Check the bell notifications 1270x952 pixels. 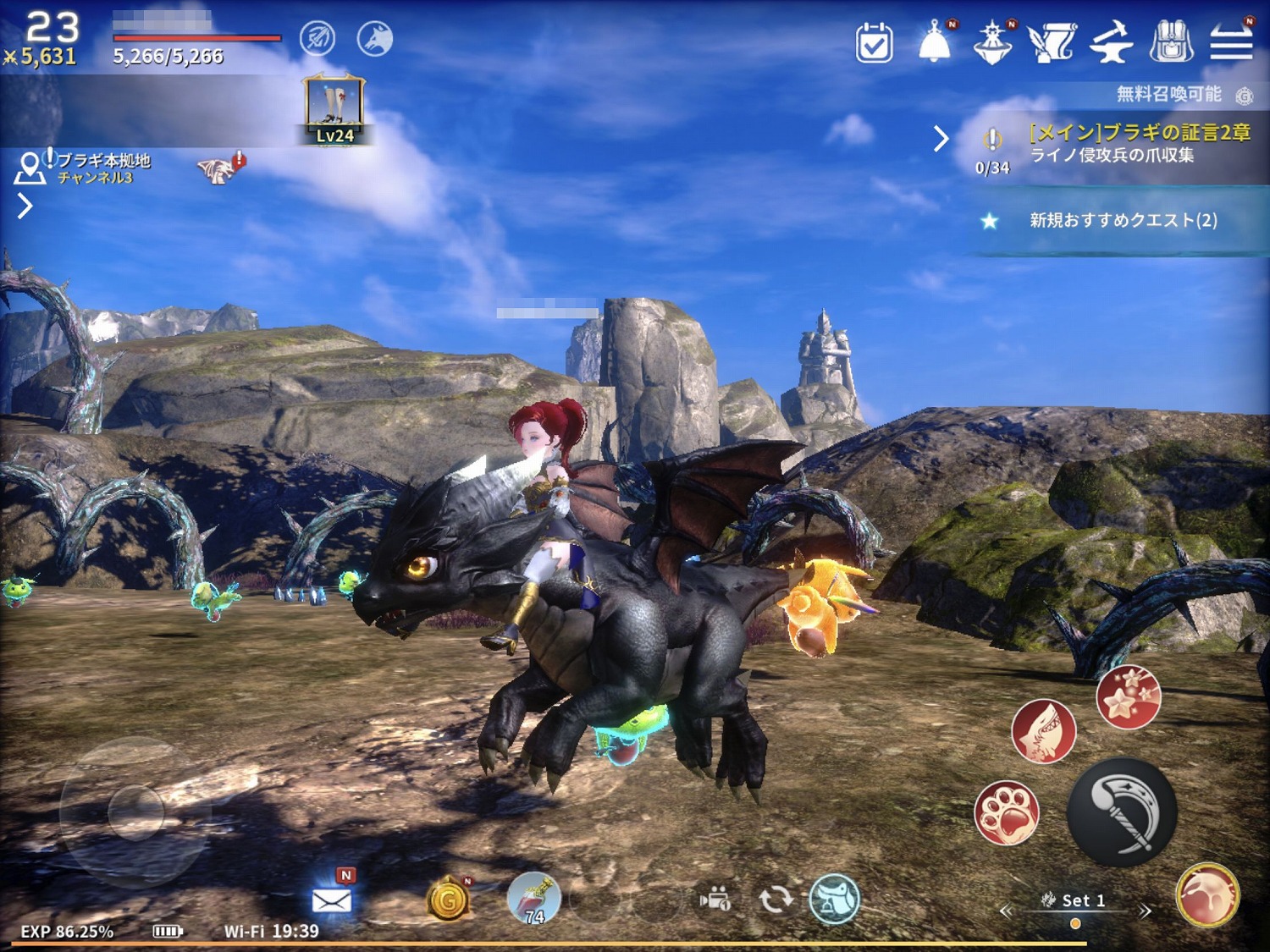coord(935,42)
